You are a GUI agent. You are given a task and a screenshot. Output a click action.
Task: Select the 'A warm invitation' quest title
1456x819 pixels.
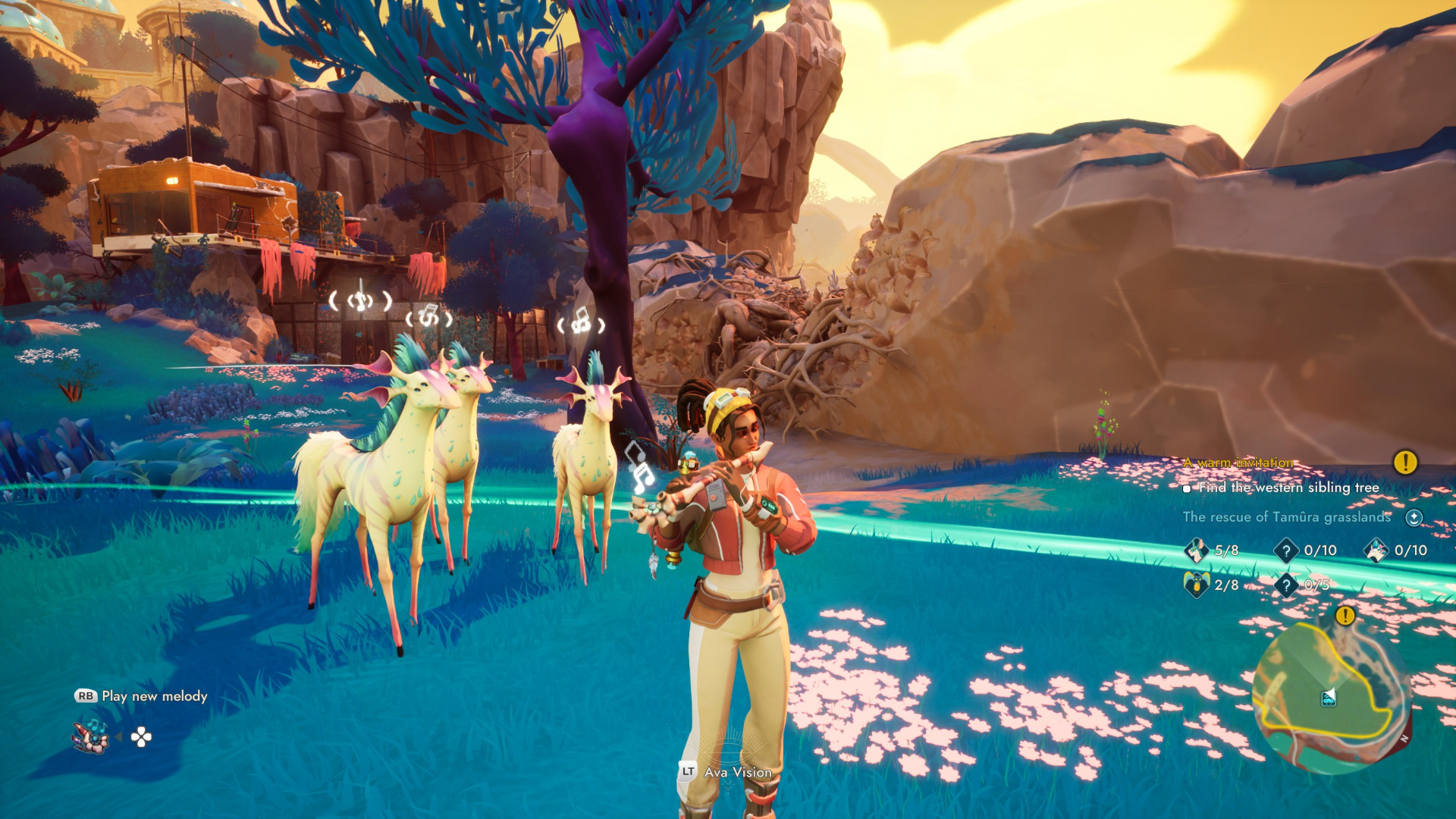click(1238, 463)
